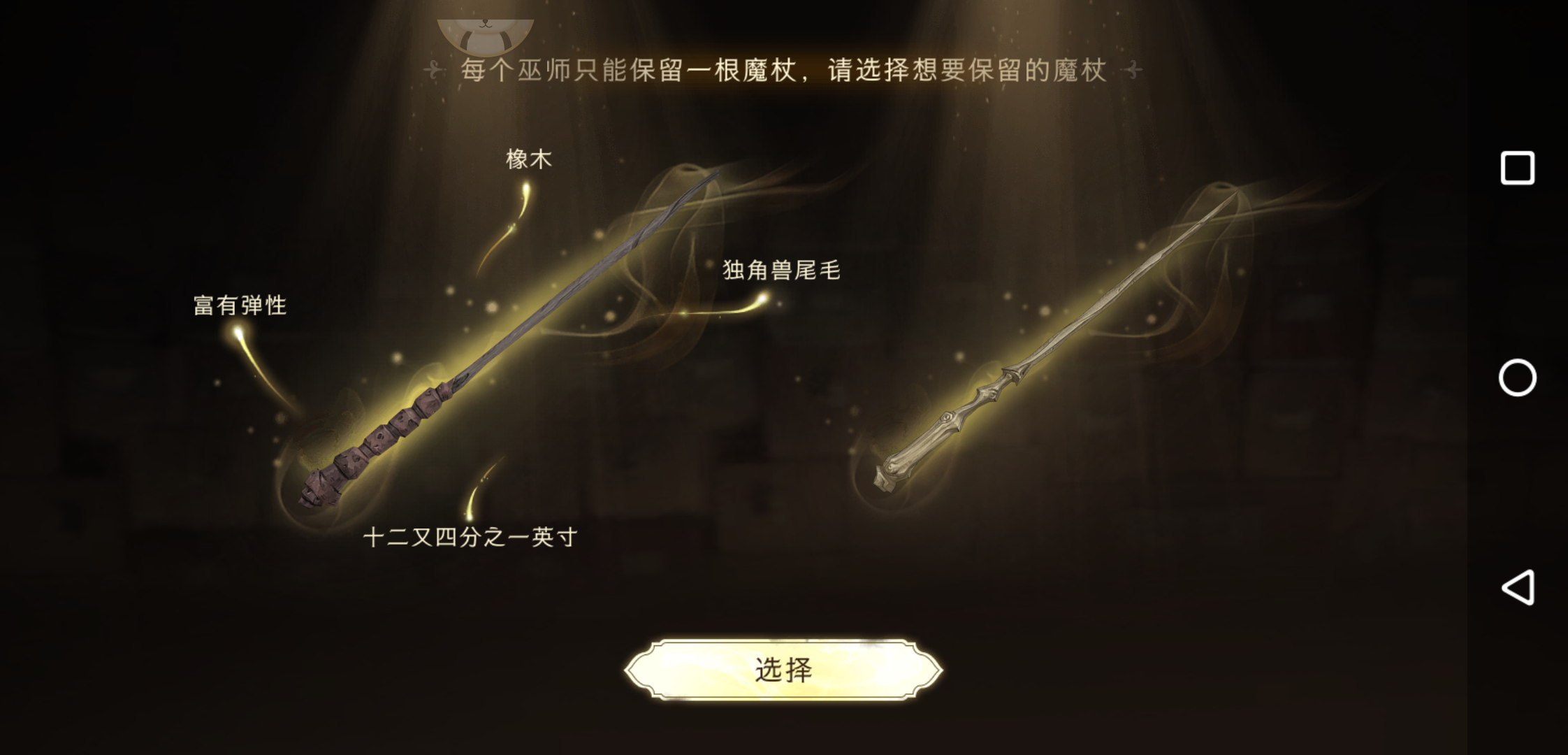Click the 橡木 wood-type label
This screenshot has height=755, width=1568.
pos(528,159)
